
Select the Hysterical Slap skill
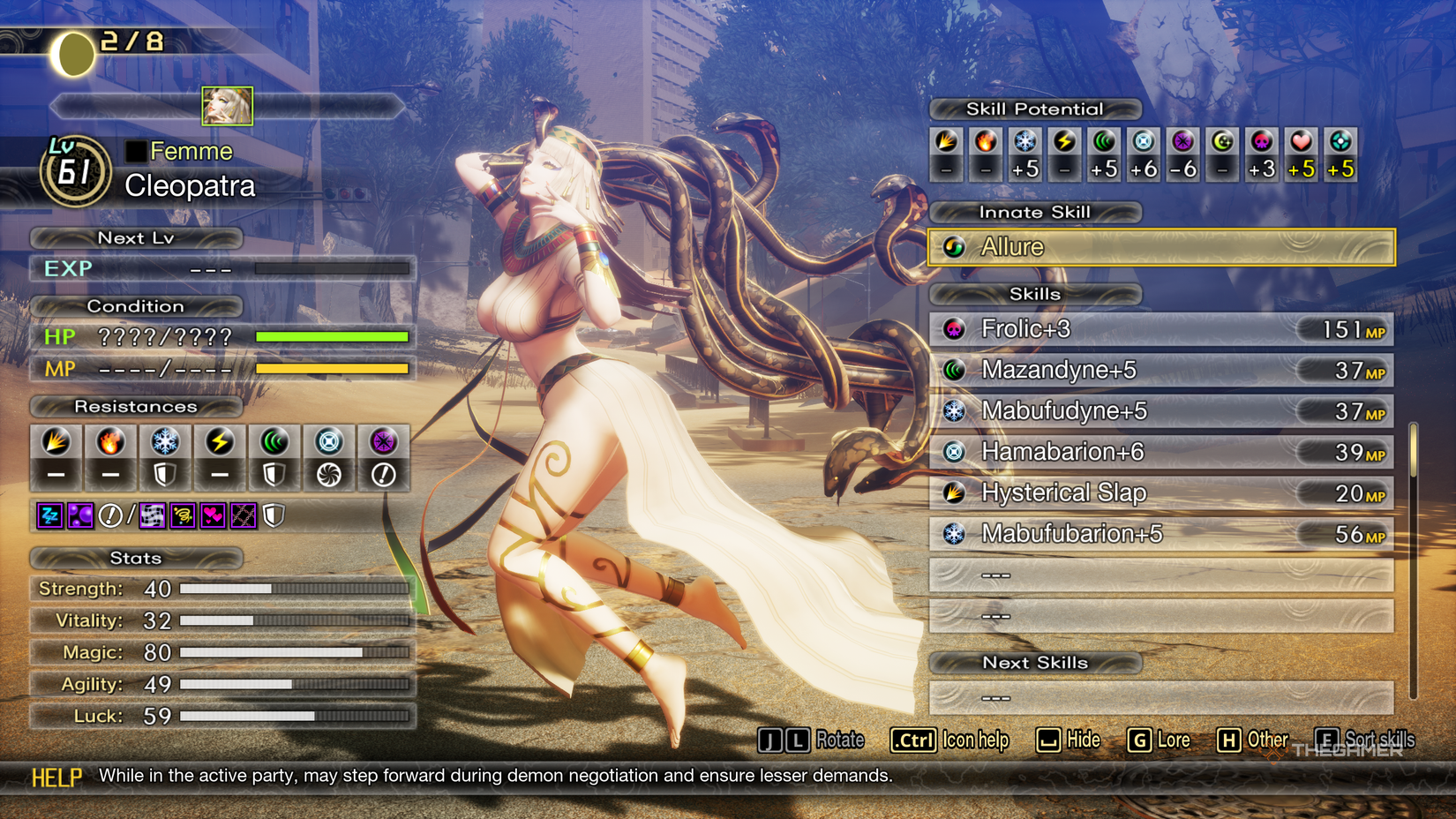point(1161,492)
